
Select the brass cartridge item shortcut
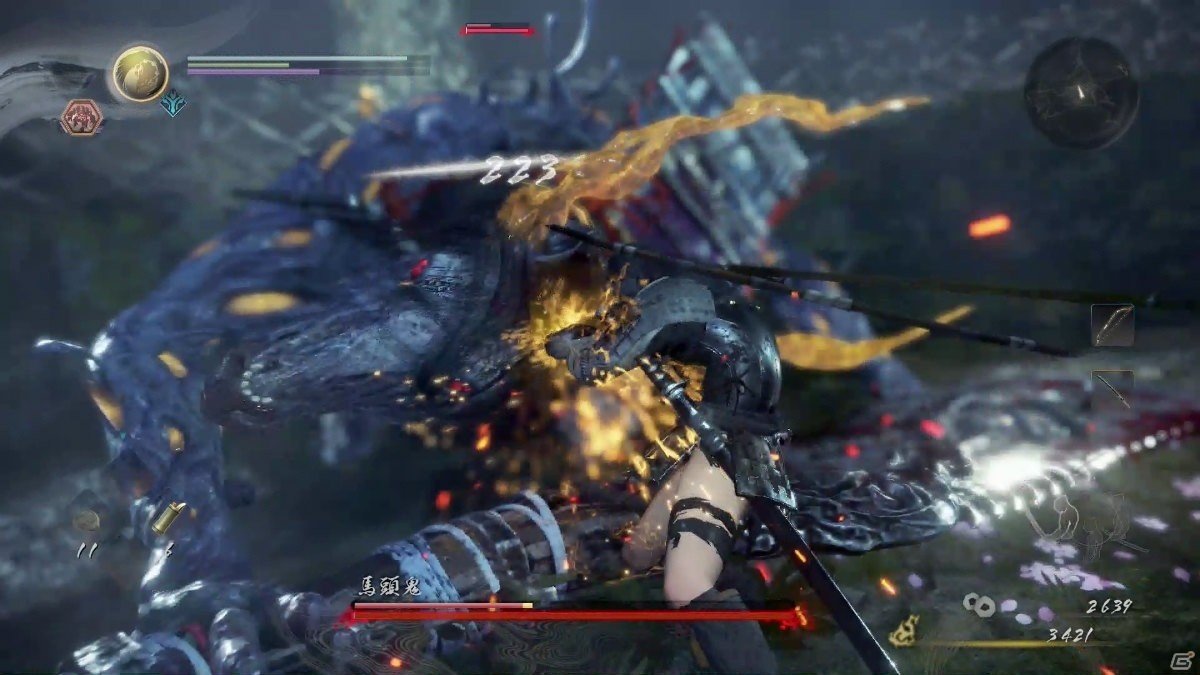[x=164, y=517]
